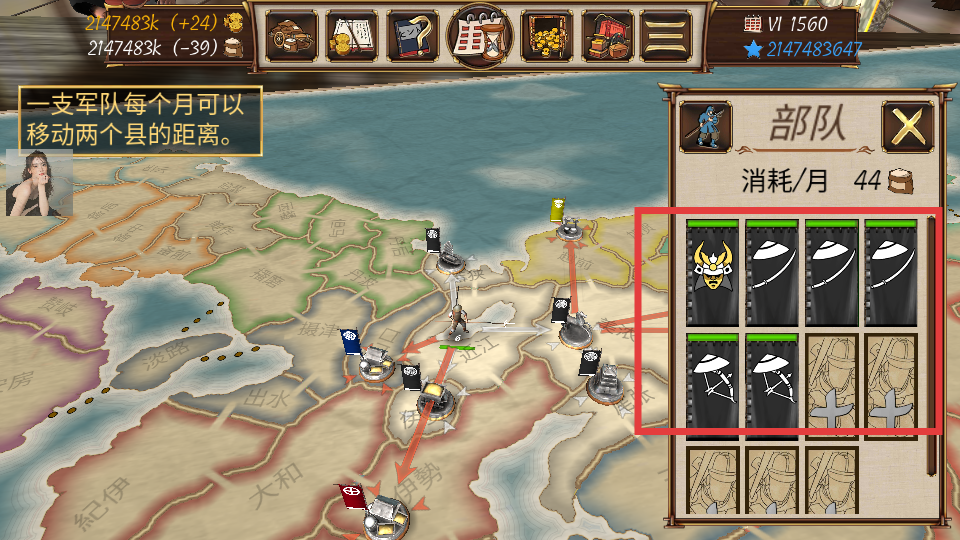The height and width of the screenshot is (540, 960).
Task: Click the blue soldier portrait in troops panel
Action: point(704,127)
